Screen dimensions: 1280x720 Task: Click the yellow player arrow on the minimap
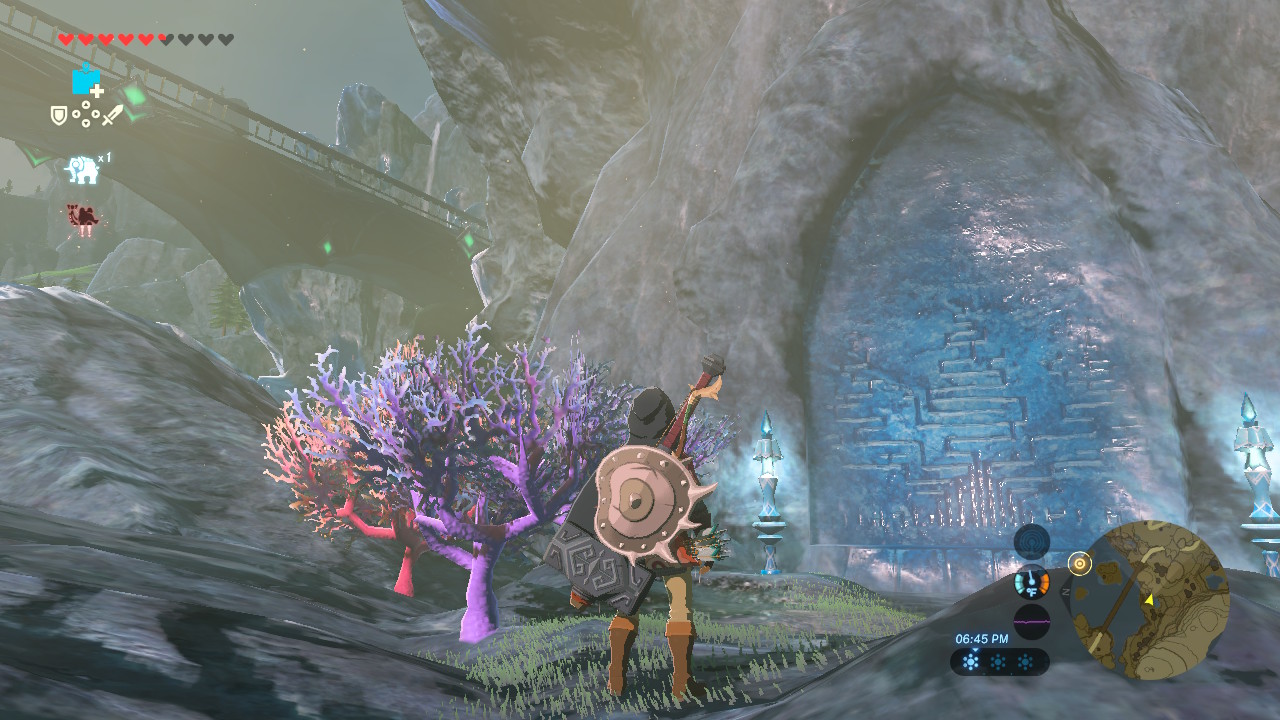click(1150, 600)
